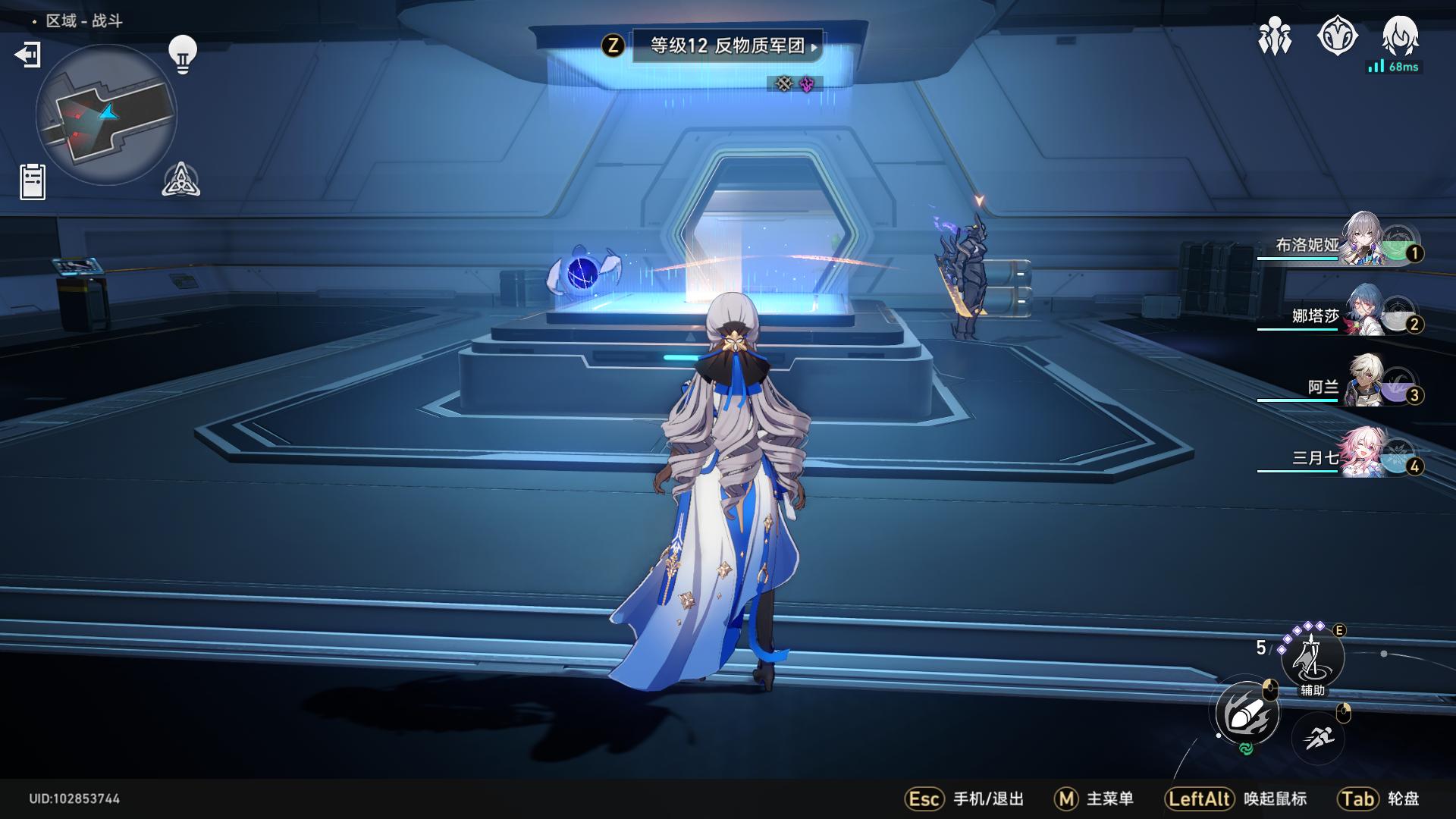1456x819 pixels.
Task: Open the level 12 反物质军团 enemy info
Action: click(x=726, y=46)
